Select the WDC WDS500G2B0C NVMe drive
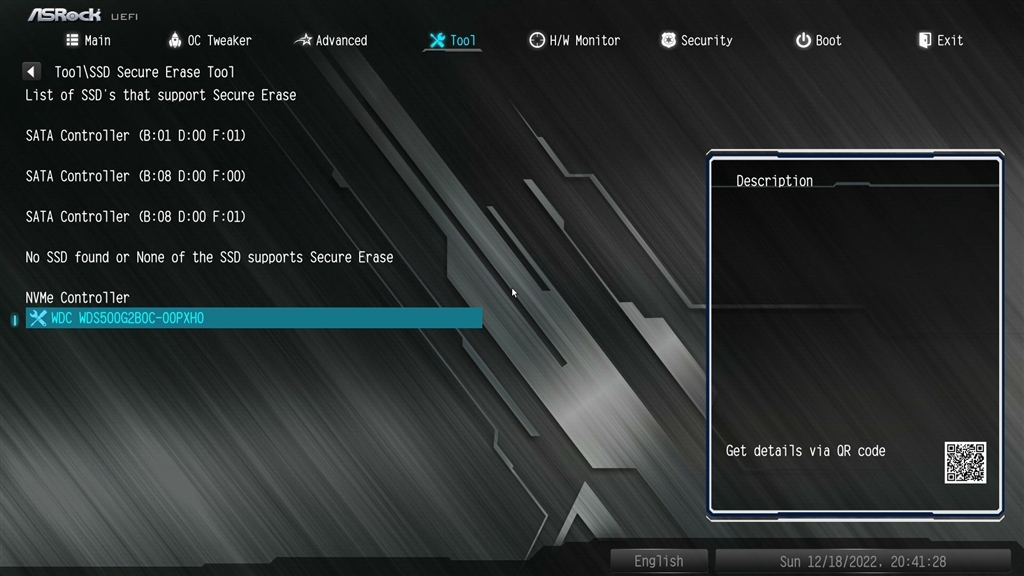Viewport: 1024px width, 576px height. [254, 318]
